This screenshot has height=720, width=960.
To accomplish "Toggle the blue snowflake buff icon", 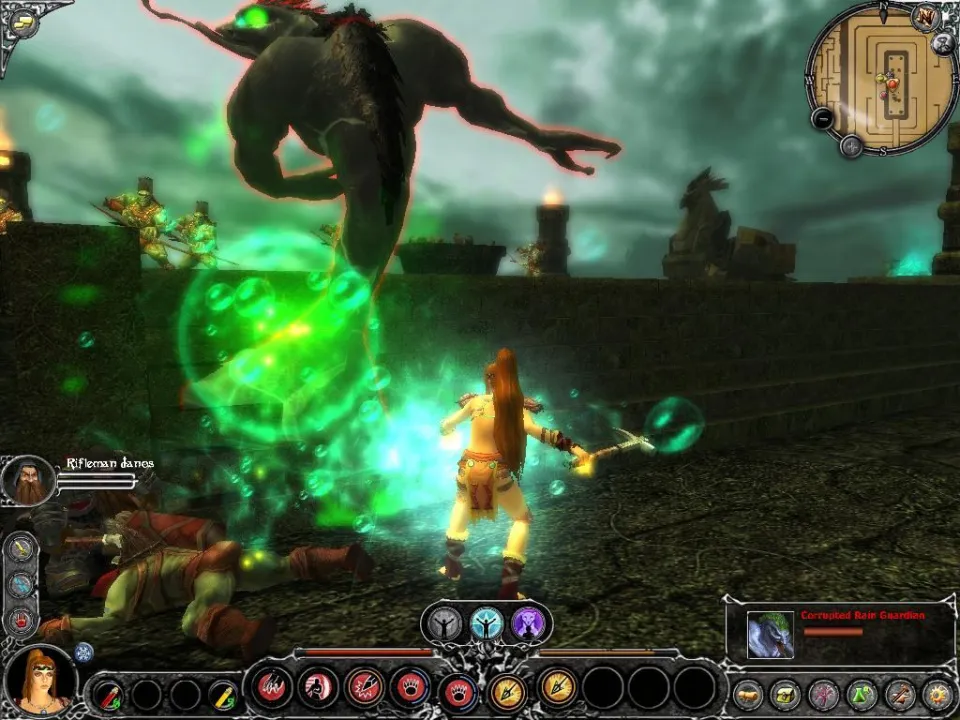I will pos(84,651).
